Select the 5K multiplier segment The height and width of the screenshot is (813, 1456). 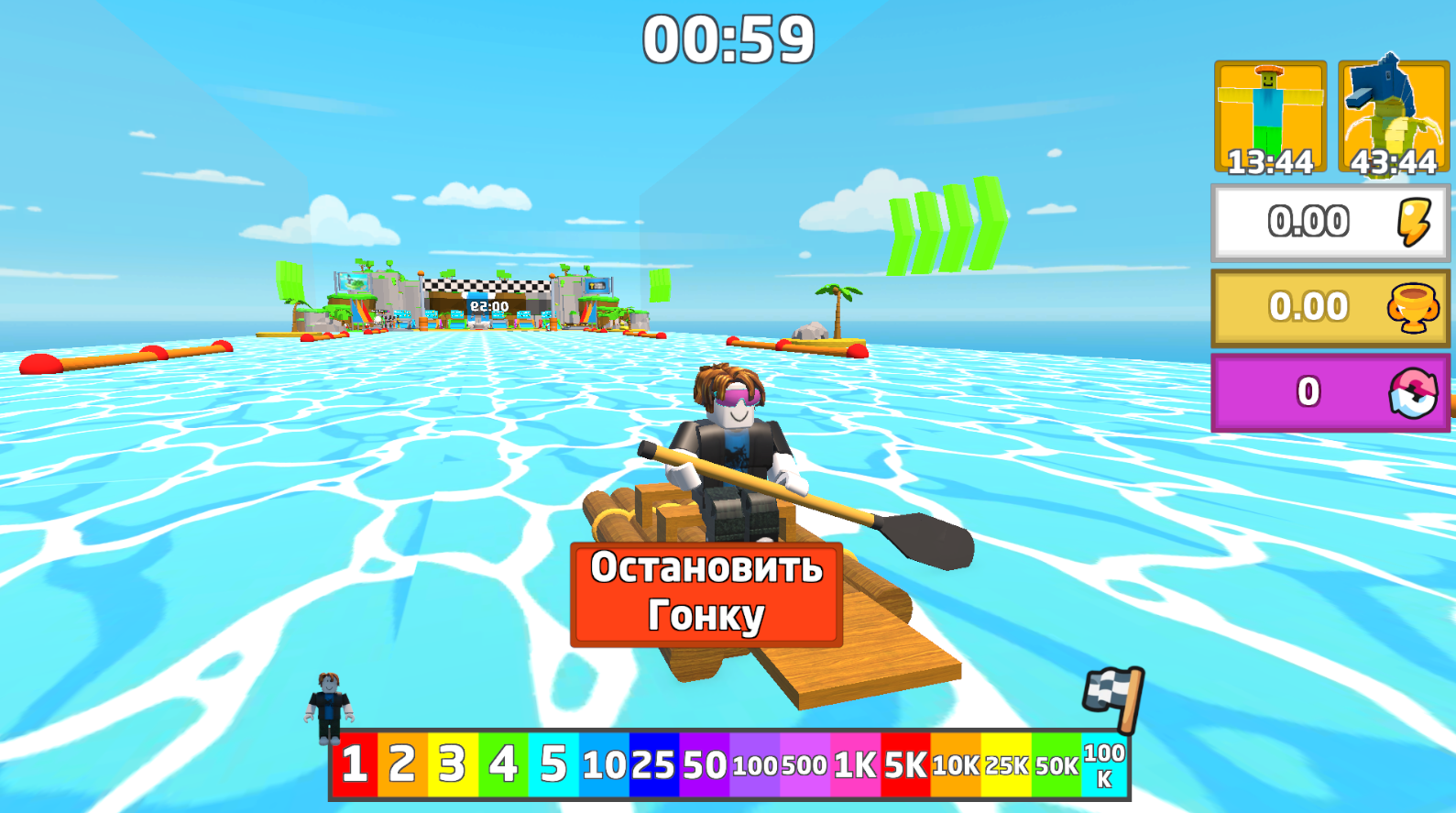point(906,766)
